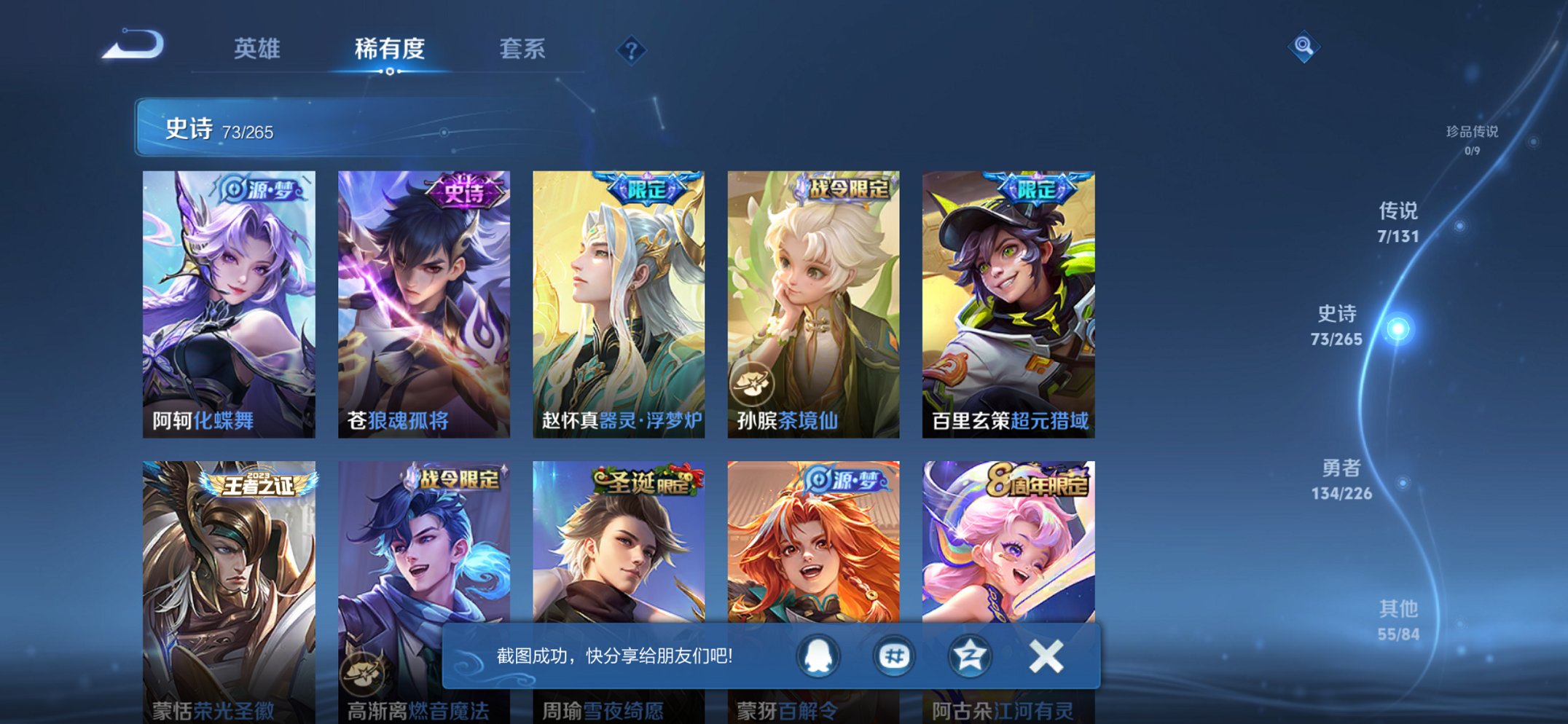Image resolution: width=1568 pixels, height=724 pixels.
Task: Open the help question mark icon
Action: (631, 50)
